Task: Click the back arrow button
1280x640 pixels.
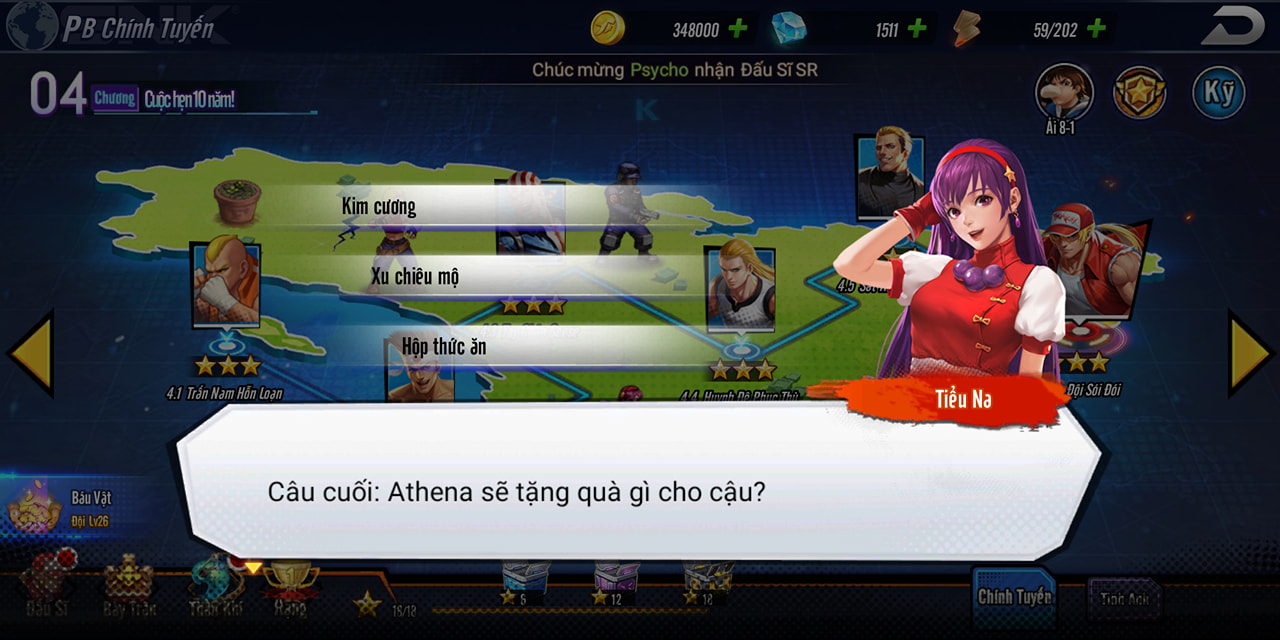Action: pyautogui.click(x=1232, y=26)
